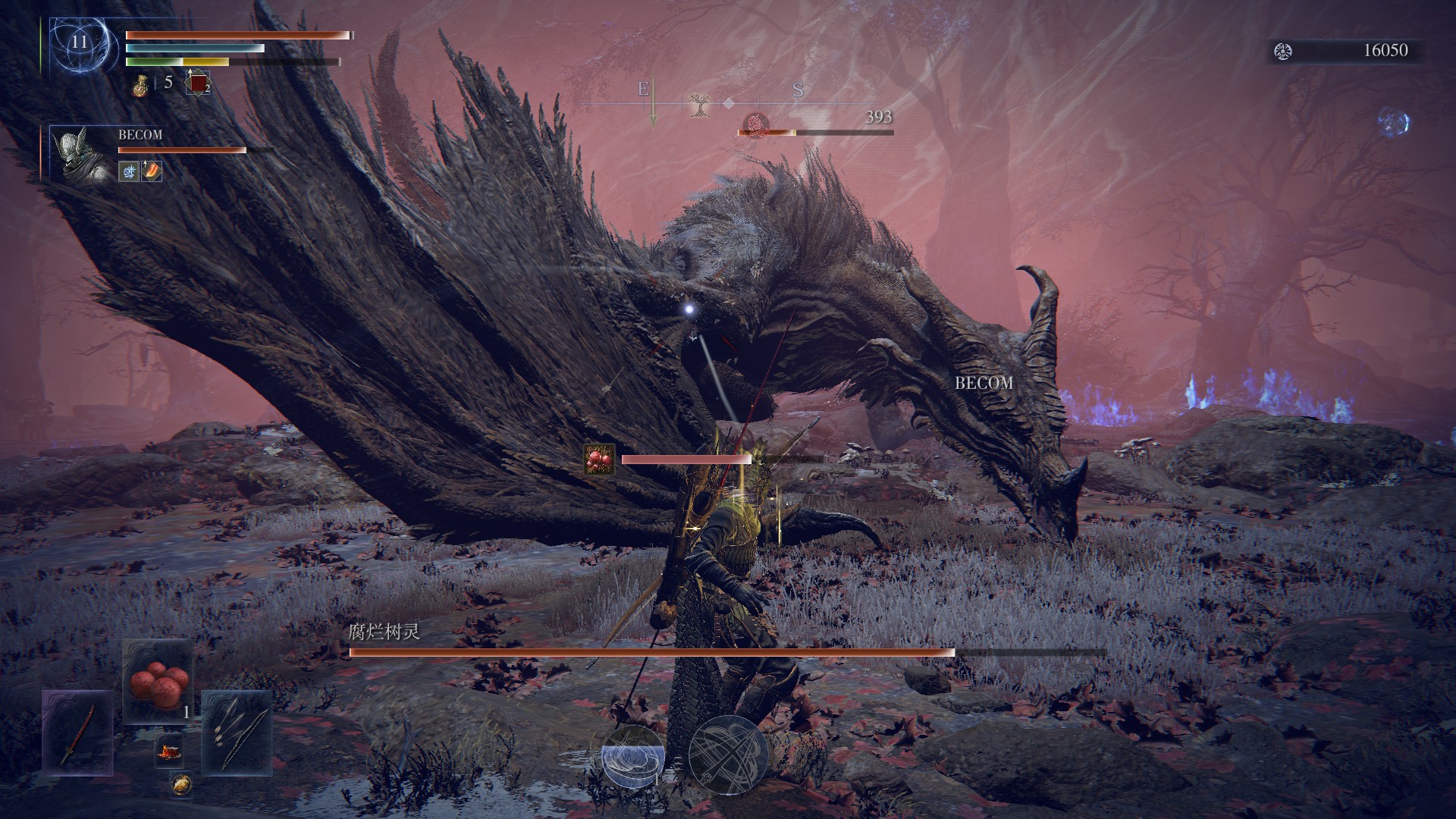The image size is (1456, 819).
Task: Click BECOM's orange flame buff icon
Action: 152,171
